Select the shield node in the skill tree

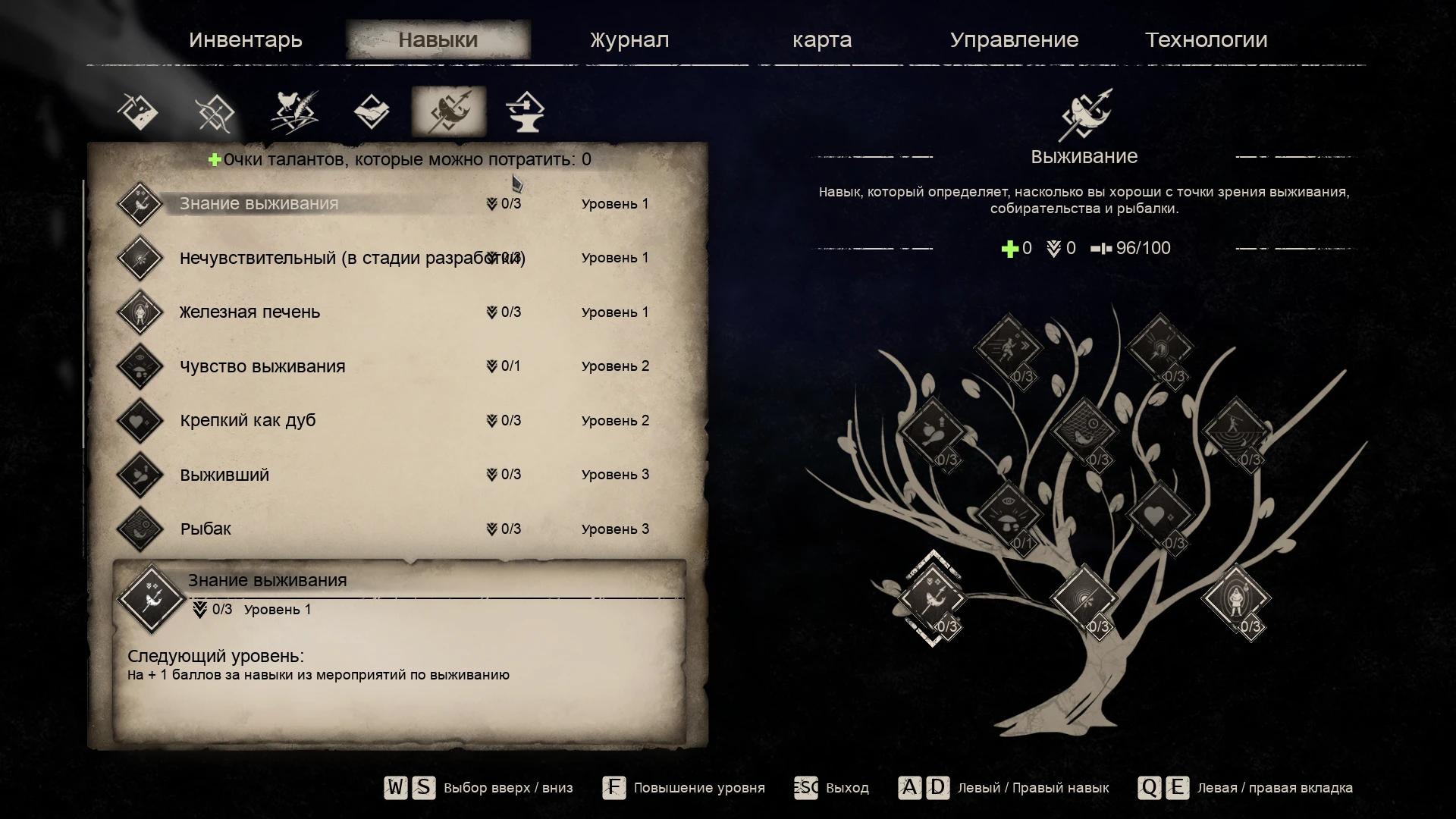click(x=1161, y=349)
